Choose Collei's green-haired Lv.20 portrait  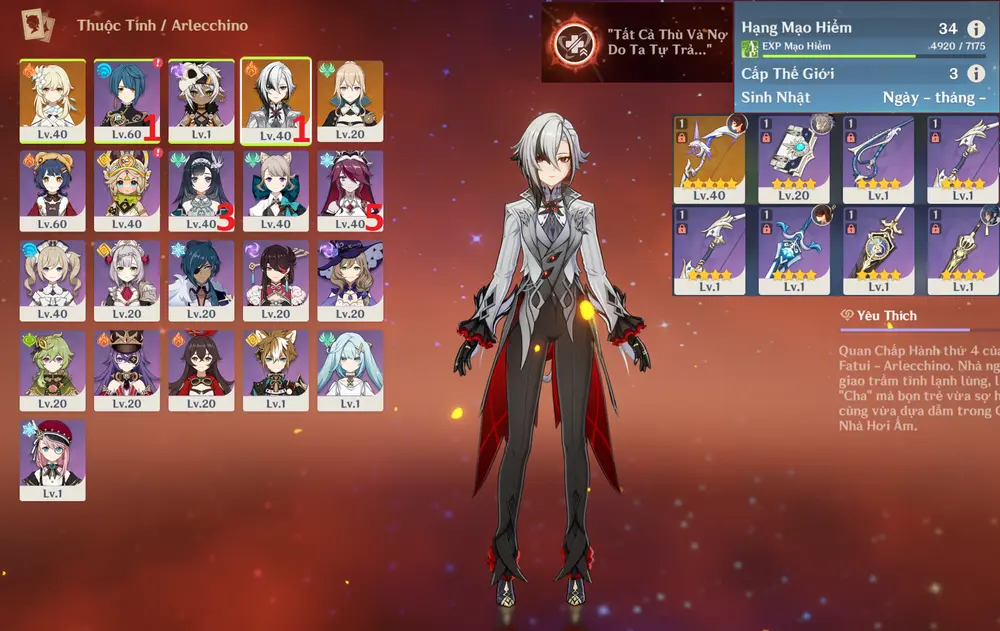[52, 370]
